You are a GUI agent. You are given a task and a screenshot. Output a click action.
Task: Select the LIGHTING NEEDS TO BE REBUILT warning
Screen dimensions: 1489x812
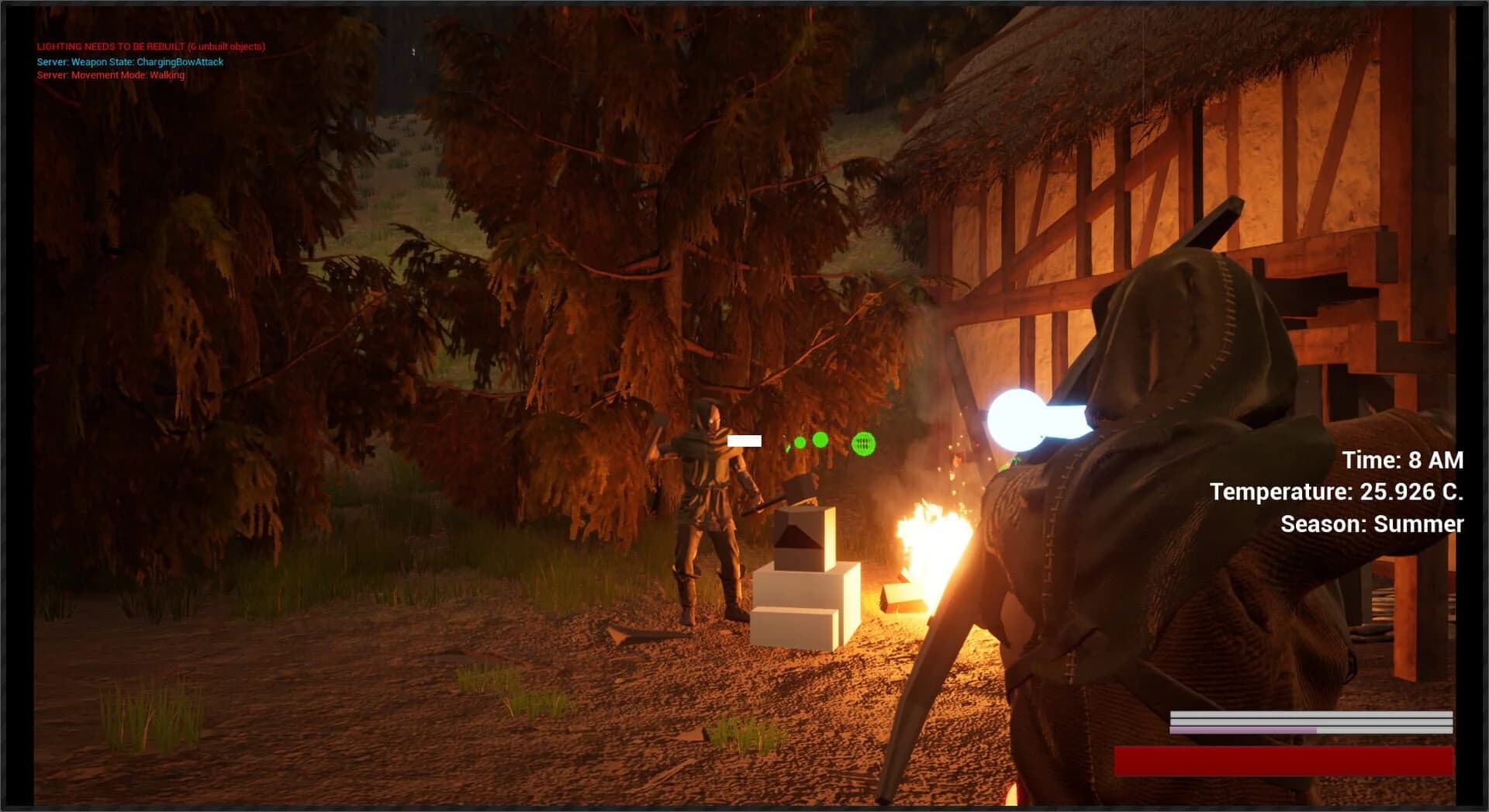pyautogui.click(x=150, y=47)
